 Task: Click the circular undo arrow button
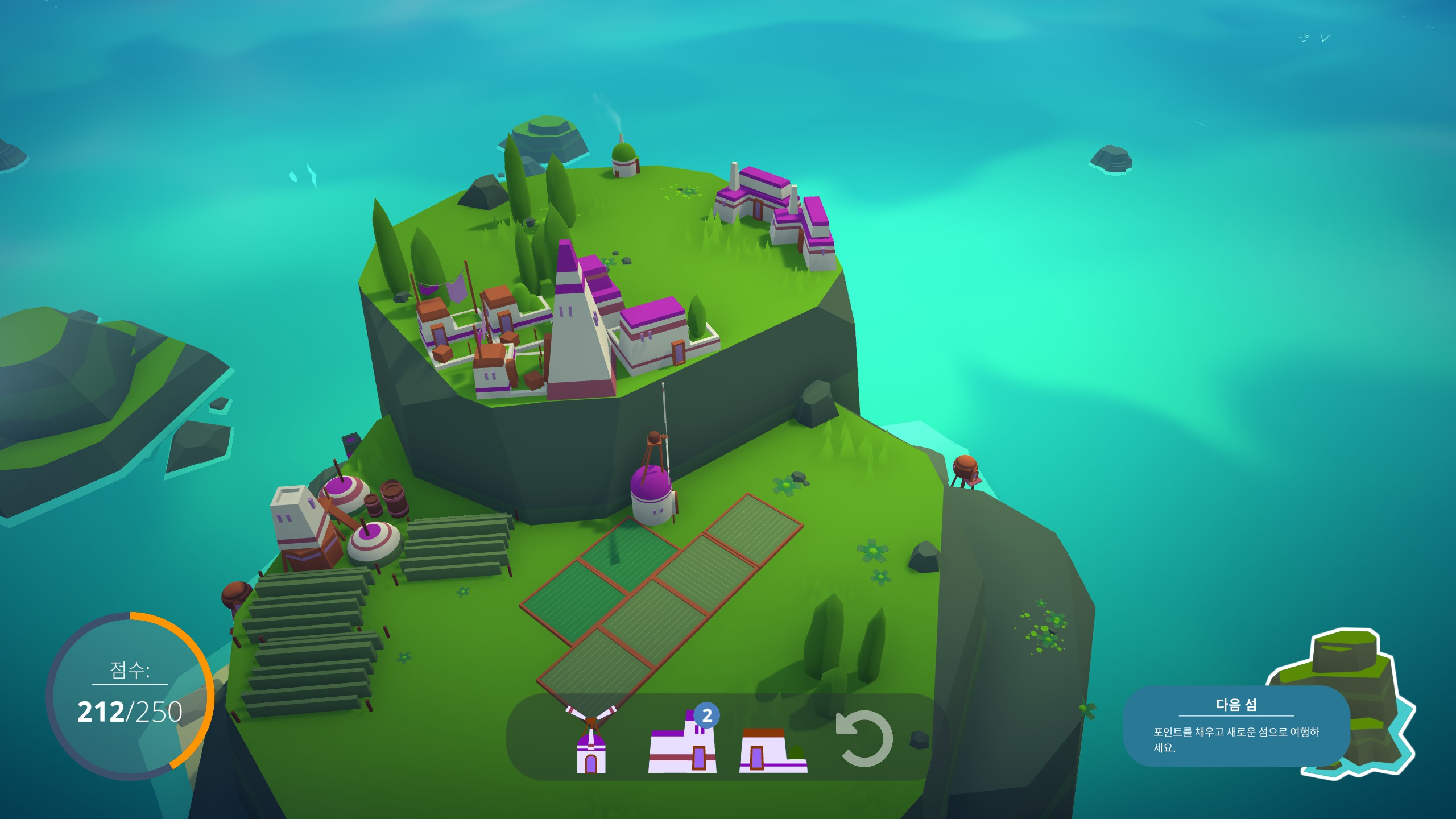pyautogui.click(x=864, y=738)
